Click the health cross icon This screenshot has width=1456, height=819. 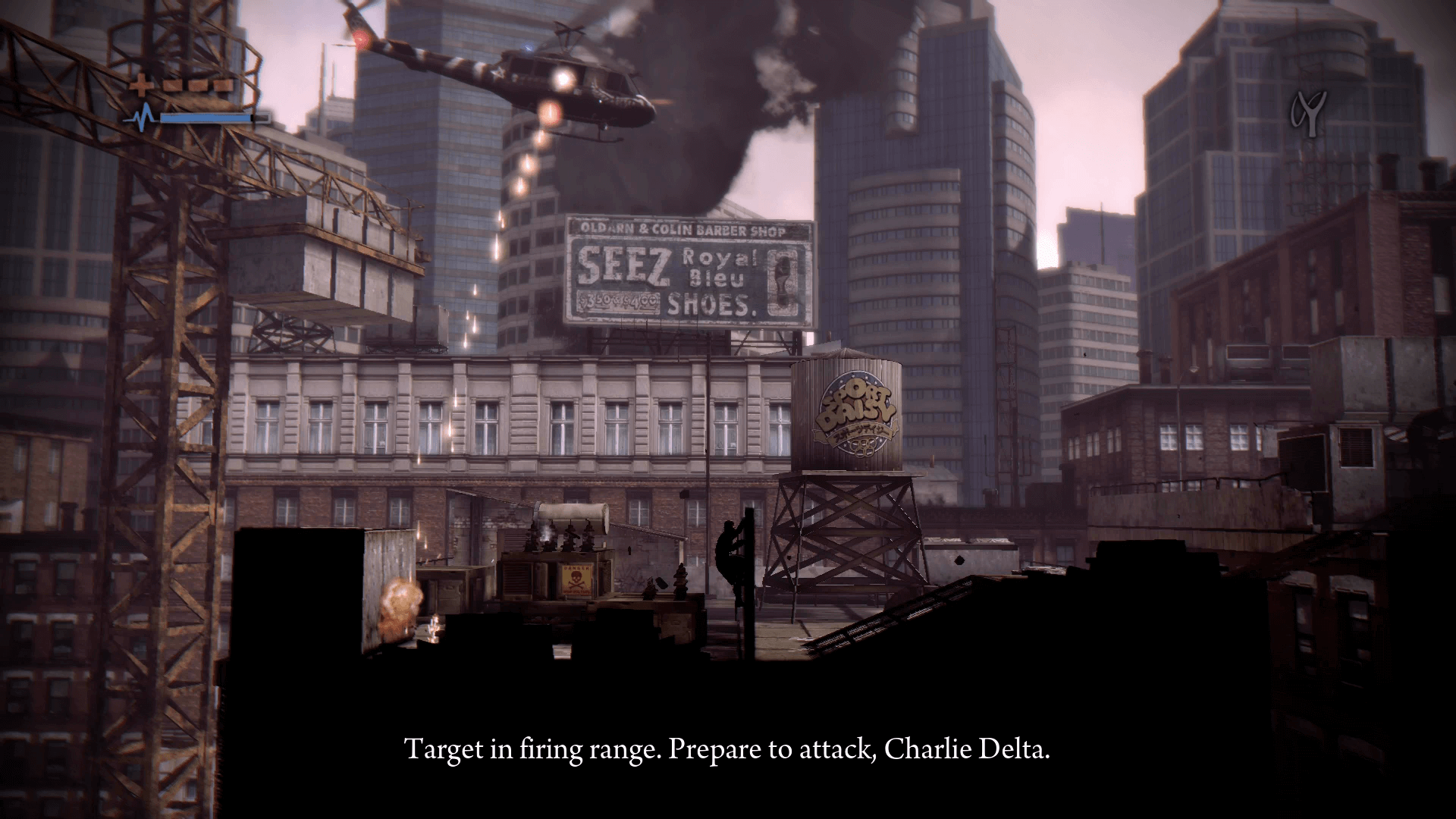[140, 85]
